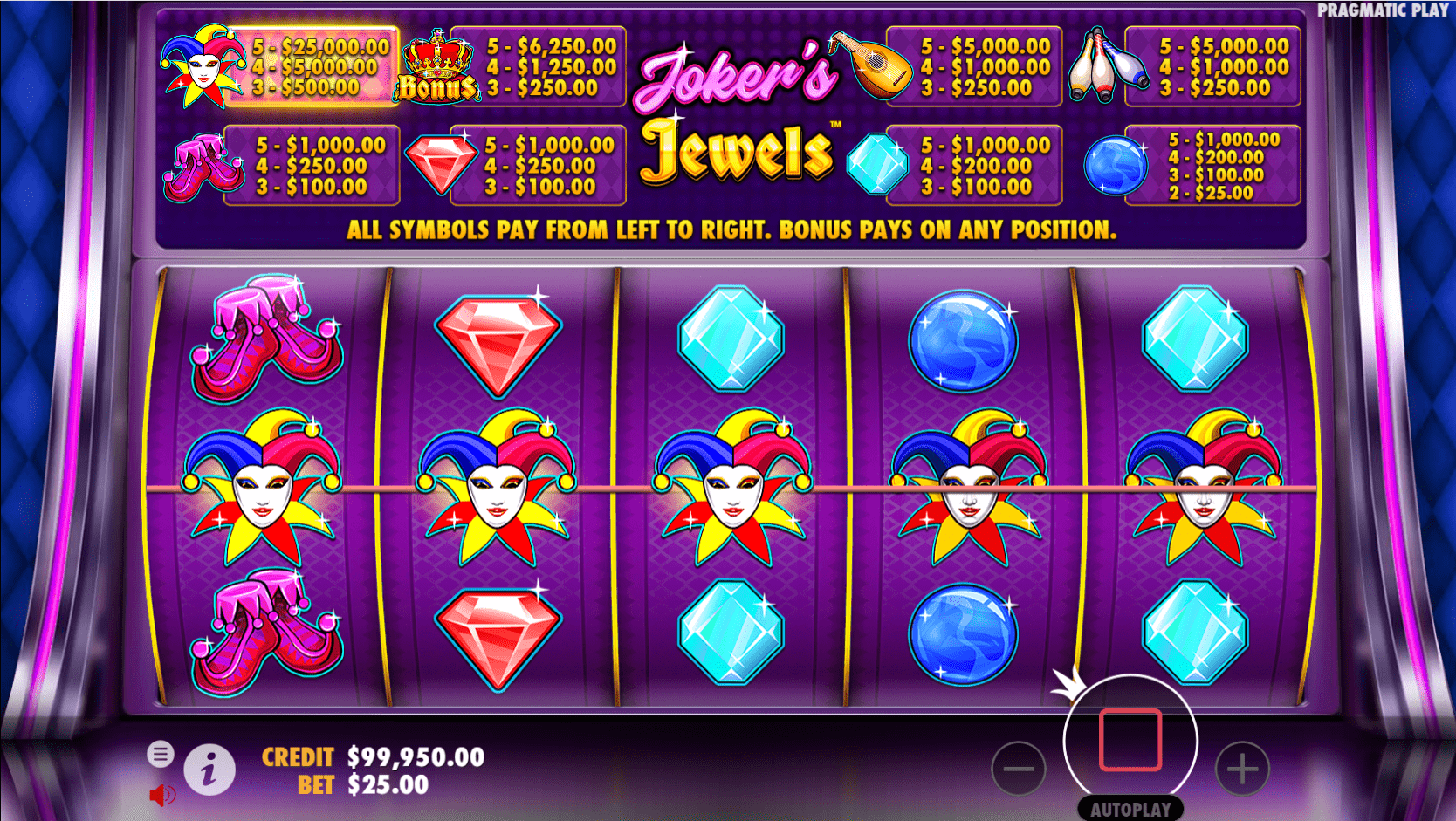Image resolution: width=1456 pixels, height=821 pixels.
Task: Stop the spin with the red square button
Action: (1130, 739)
